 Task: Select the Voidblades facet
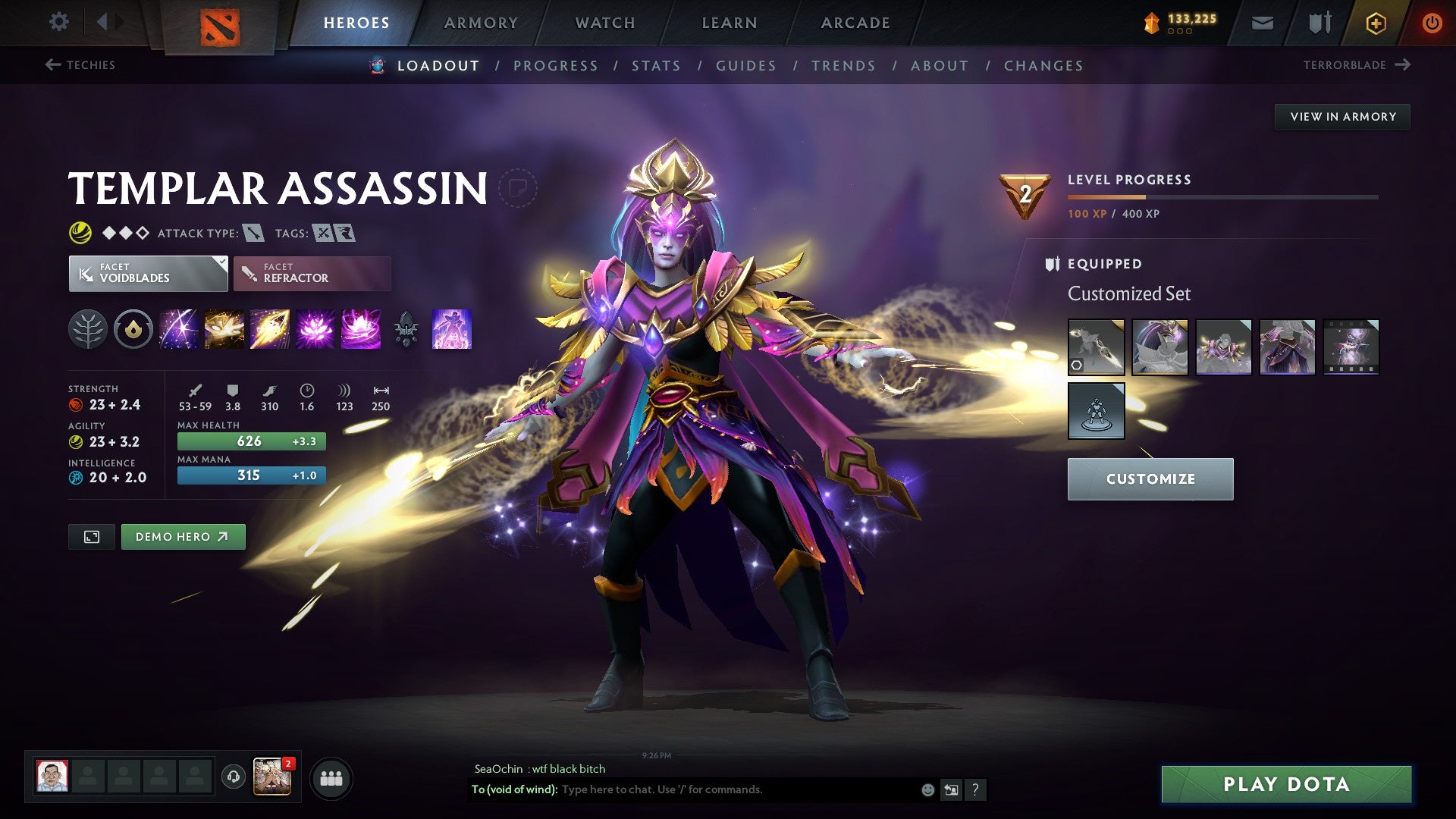(x=146, y=272)
